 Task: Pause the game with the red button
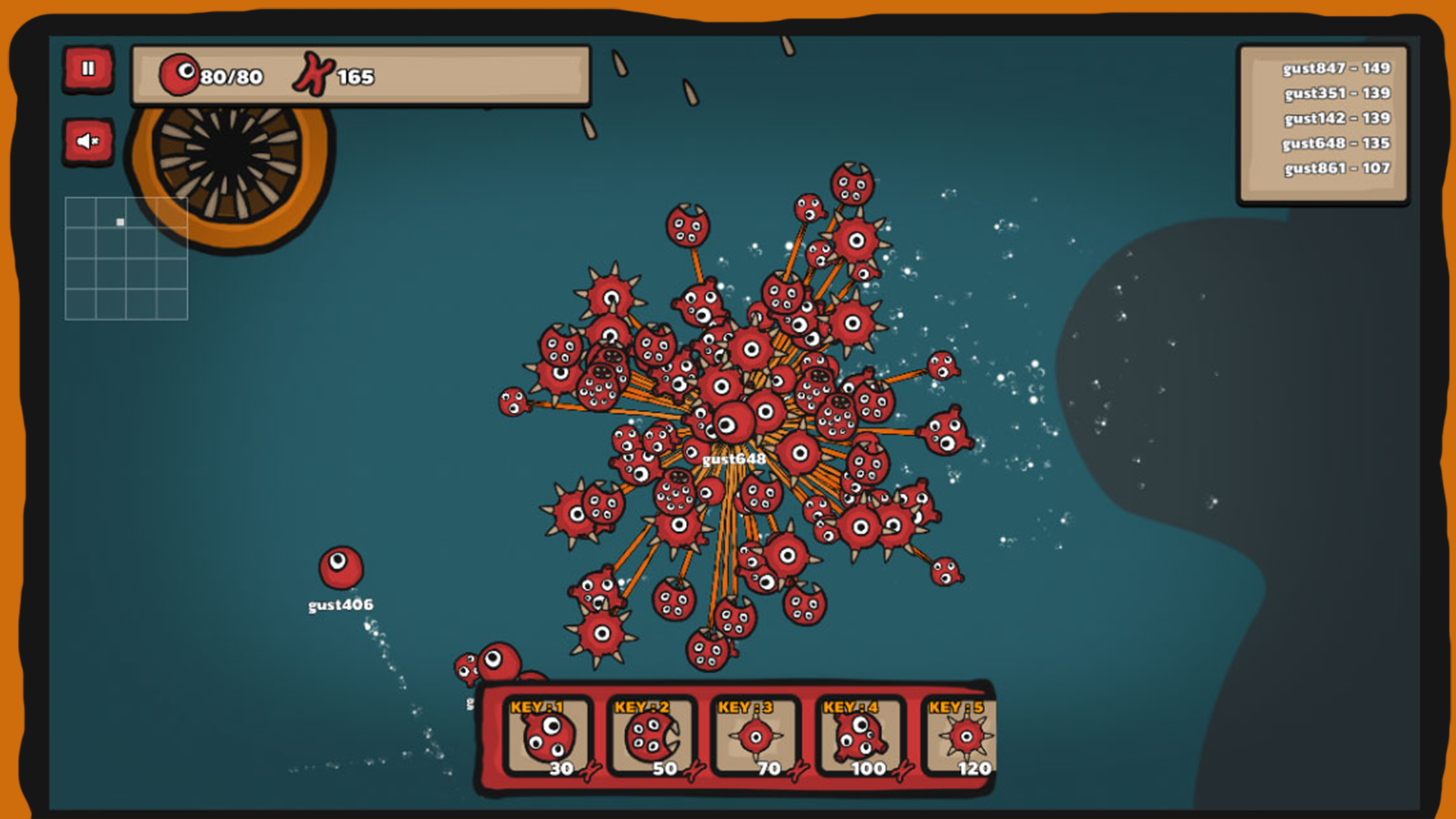pos(88,69)
